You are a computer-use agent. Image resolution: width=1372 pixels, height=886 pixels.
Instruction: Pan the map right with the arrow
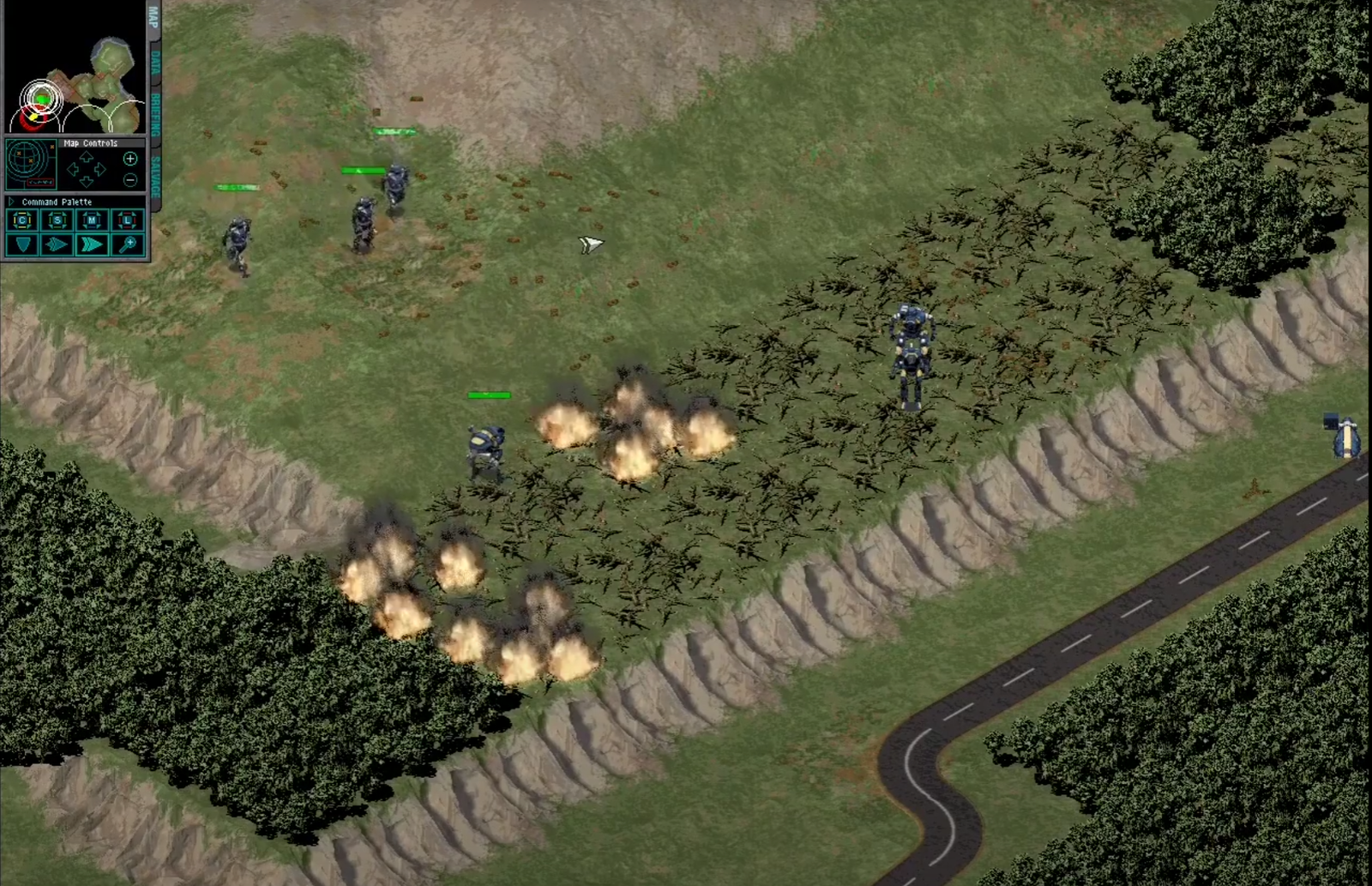[100, 170]
